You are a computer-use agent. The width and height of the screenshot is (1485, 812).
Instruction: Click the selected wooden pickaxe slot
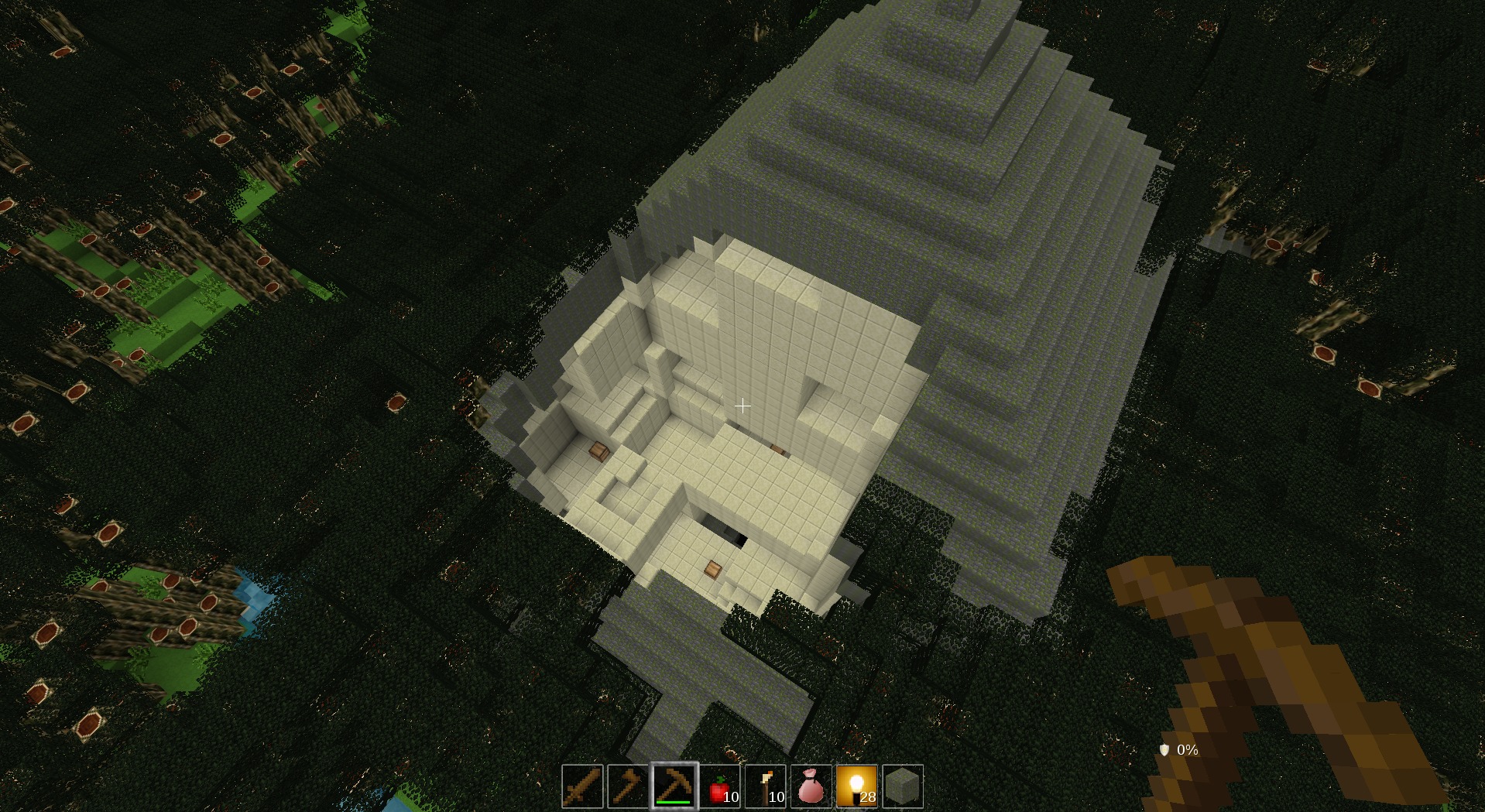point(674,786)
